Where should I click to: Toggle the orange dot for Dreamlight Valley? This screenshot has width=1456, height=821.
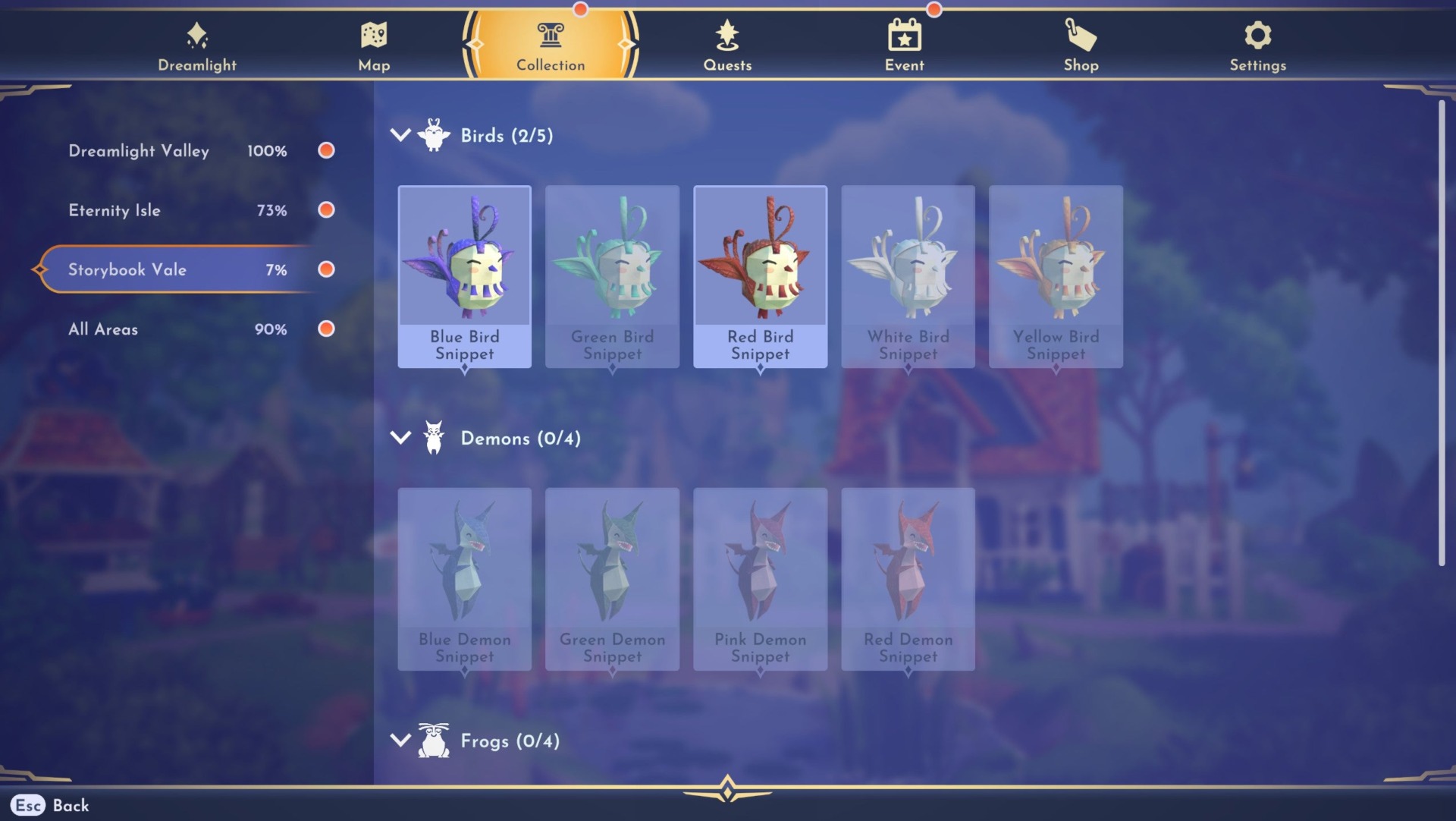click(326, 151)
